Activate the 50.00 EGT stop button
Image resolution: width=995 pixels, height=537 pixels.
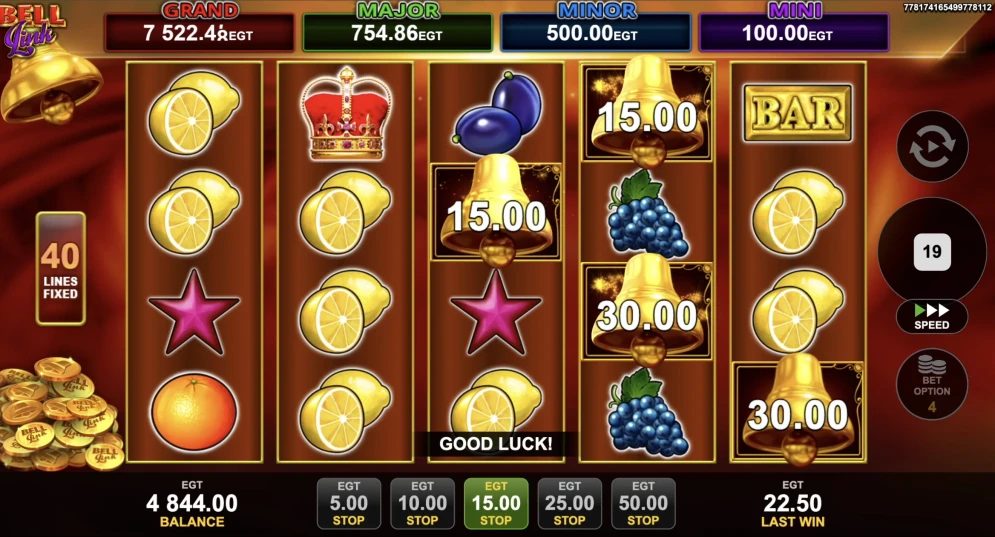[x=643, y=503]
